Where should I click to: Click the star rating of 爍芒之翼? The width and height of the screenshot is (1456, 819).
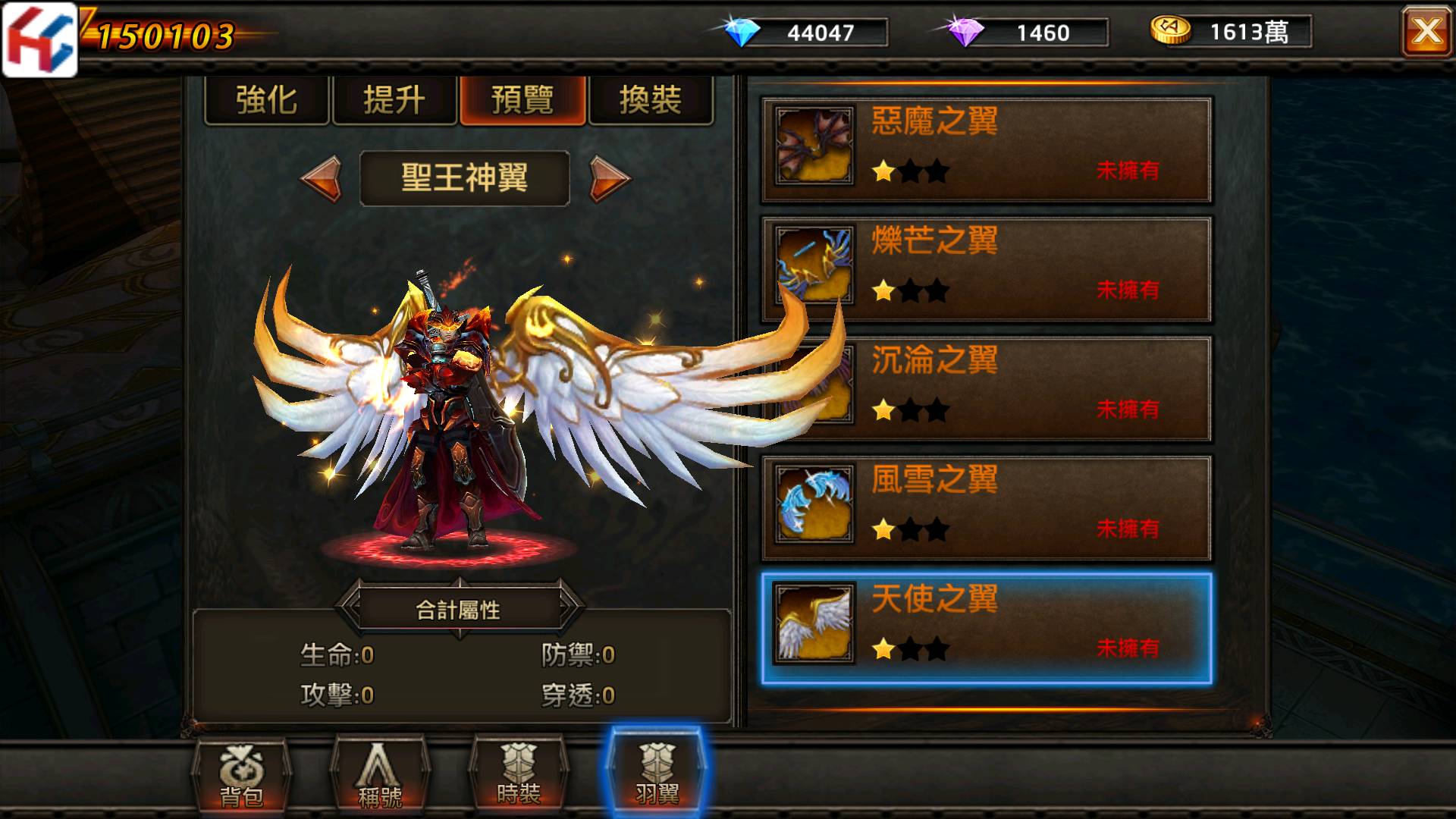[x=912, y=291]
